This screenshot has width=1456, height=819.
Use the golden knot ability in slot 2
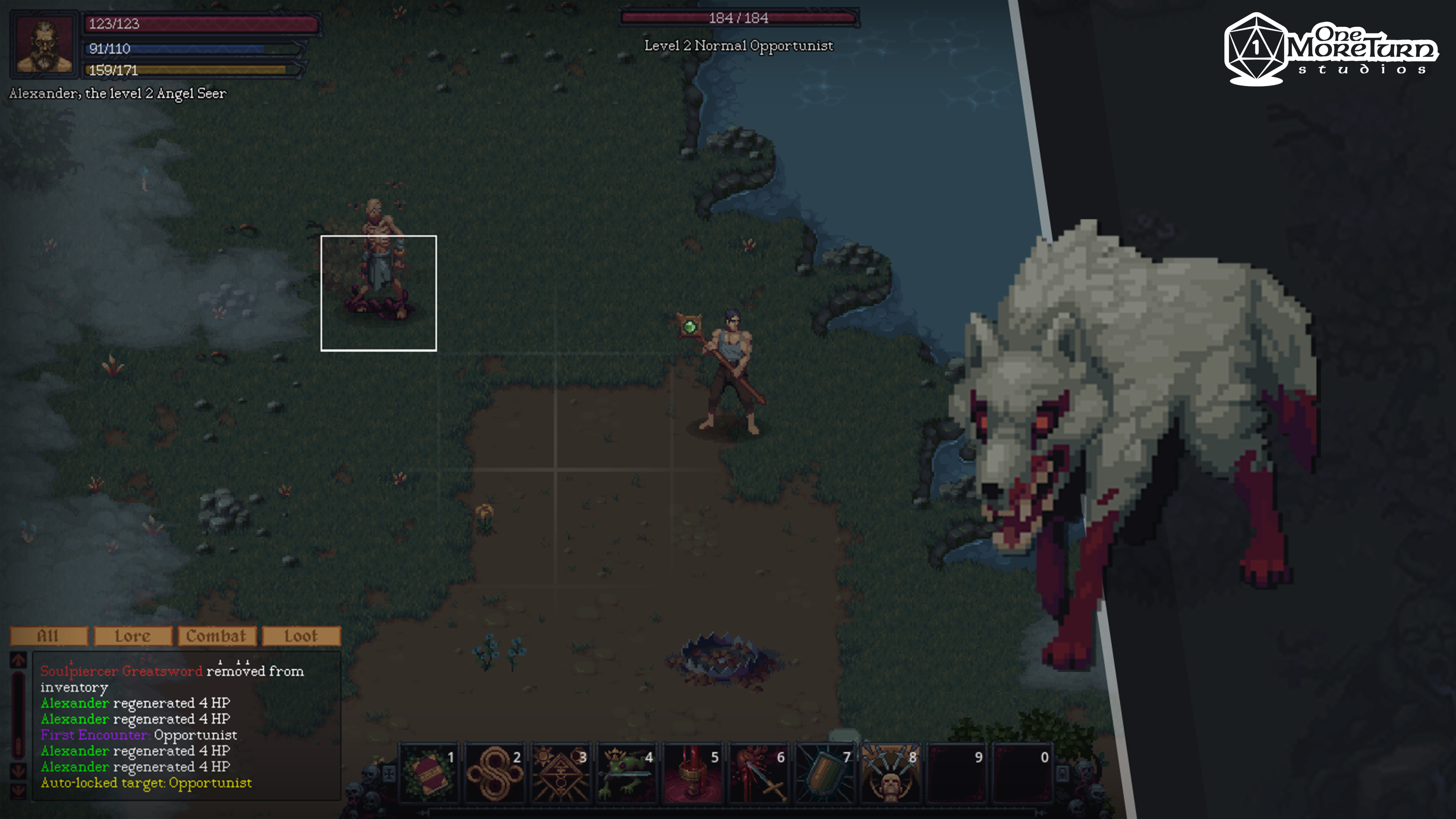(x=494, y=773)
